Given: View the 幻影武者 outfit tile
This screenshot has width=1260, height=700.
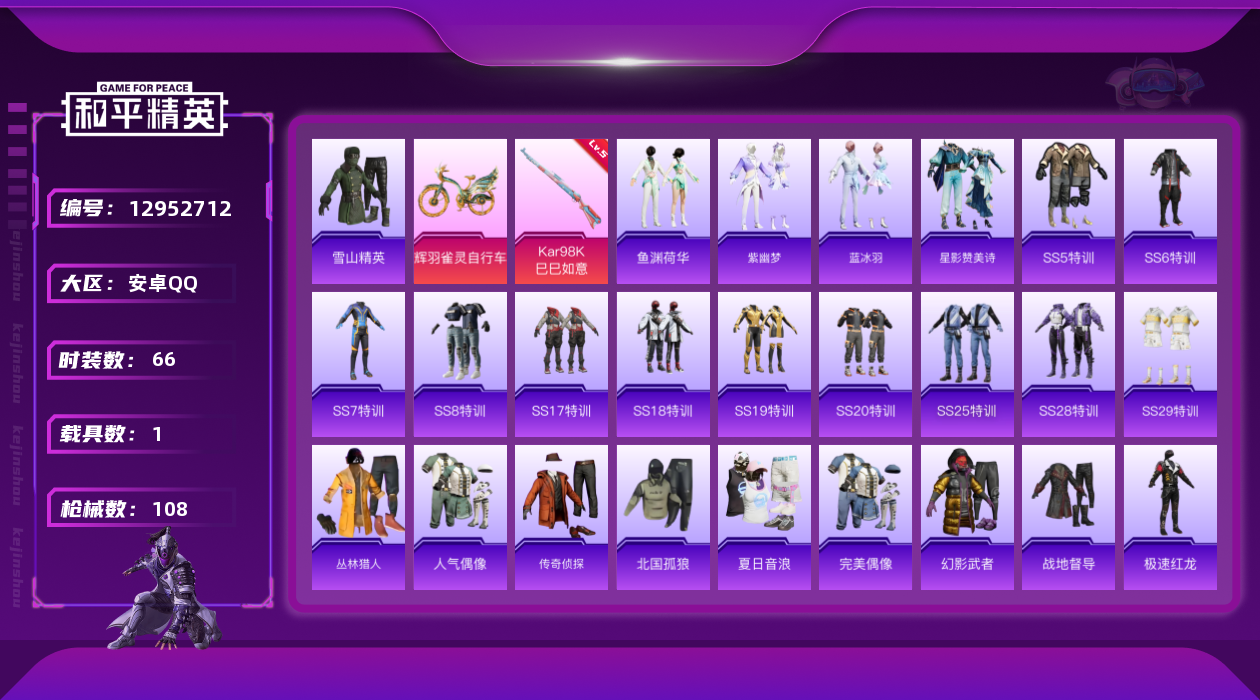Looking at the screenshot, I should tap(967, 517).
